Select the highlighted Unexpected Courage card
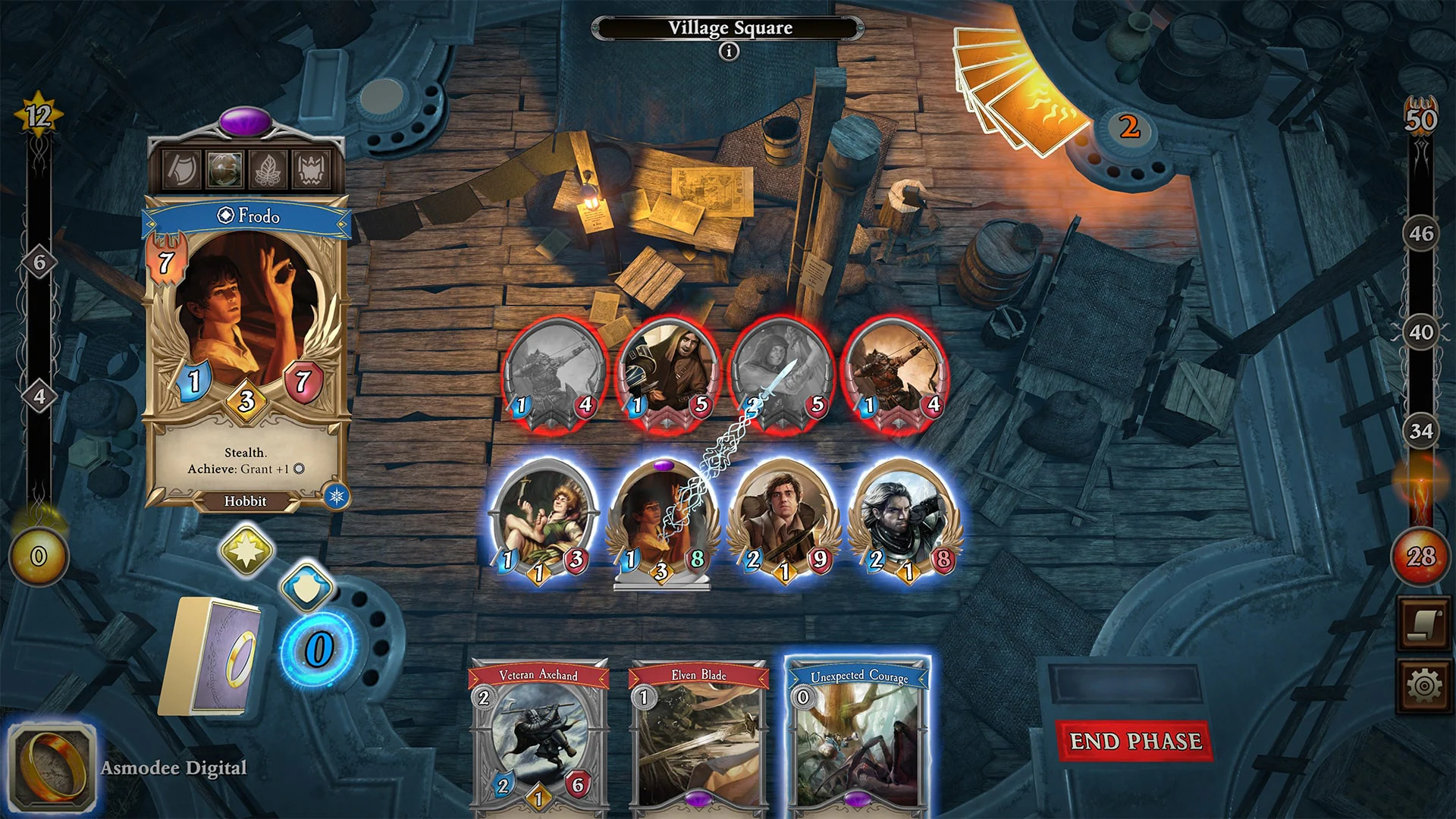Screen dimensions: 1456x819 point(857,739)
